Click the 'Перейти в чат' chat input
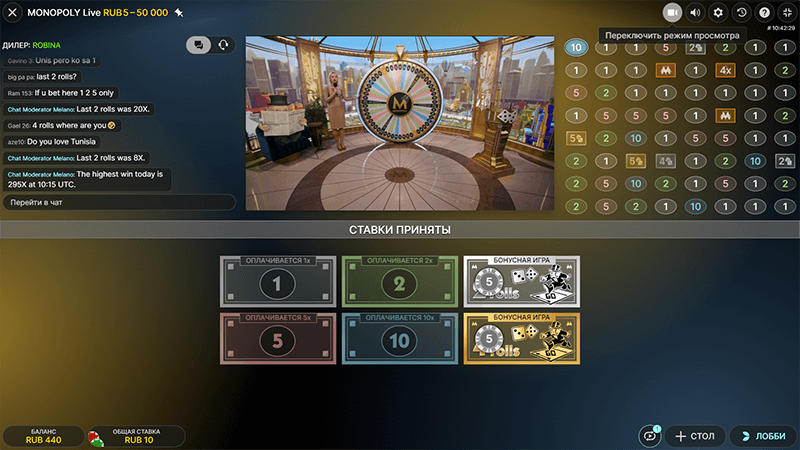The image size is (800, 450). click(118, 202)
